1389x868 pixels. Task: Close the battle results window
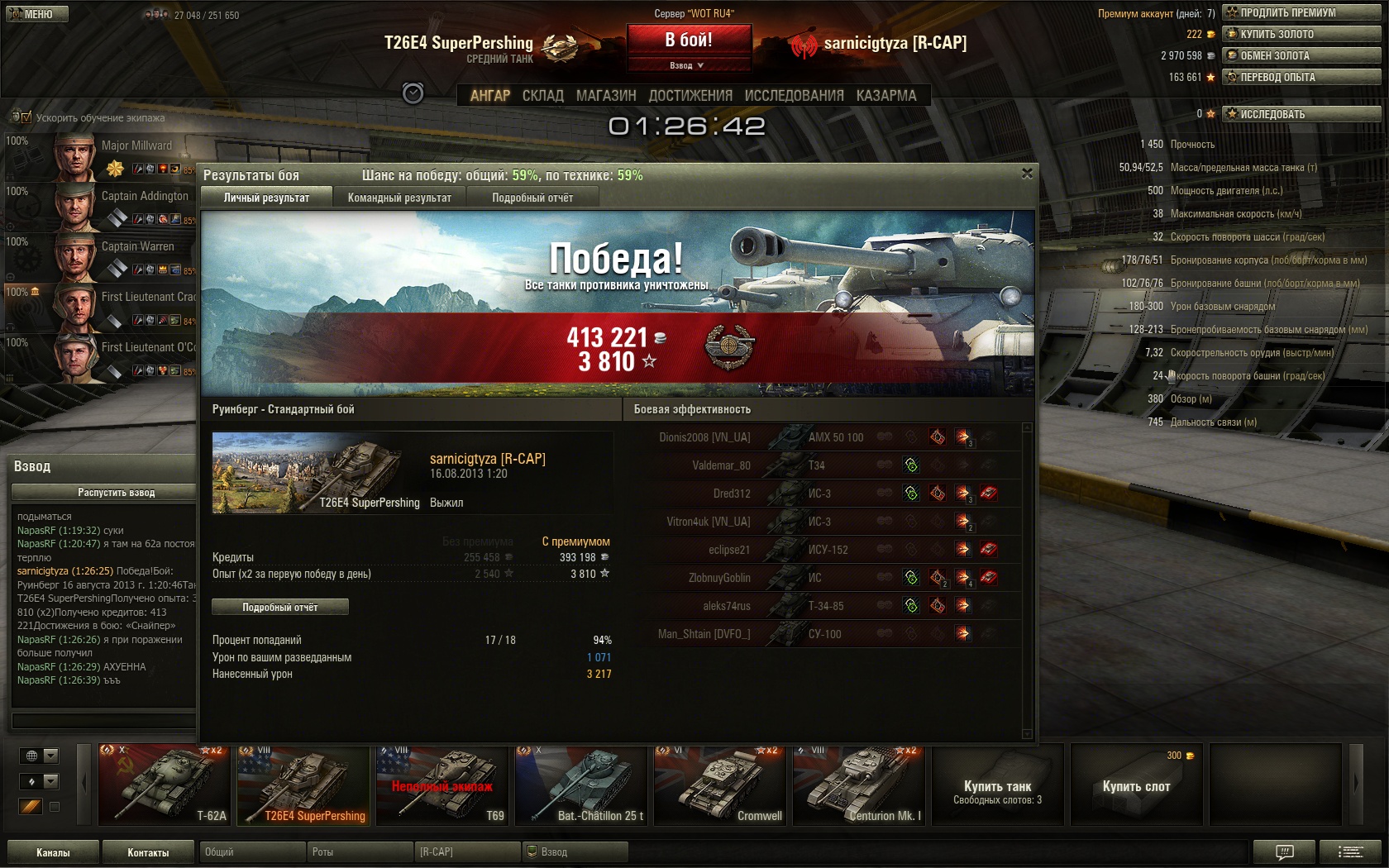click(1027, 174)
